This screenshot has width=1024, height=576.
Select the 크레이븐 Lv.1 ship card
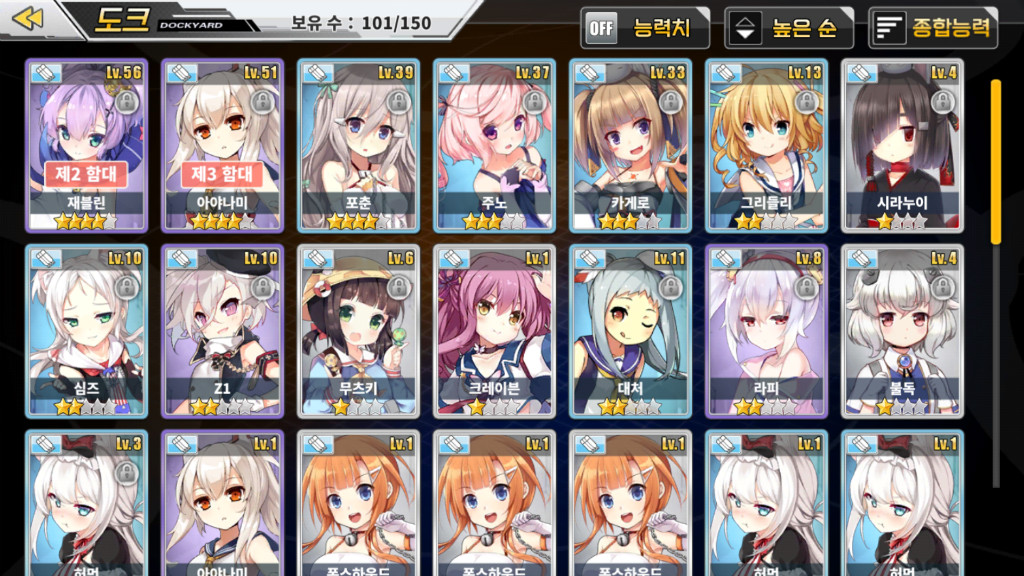494,330
